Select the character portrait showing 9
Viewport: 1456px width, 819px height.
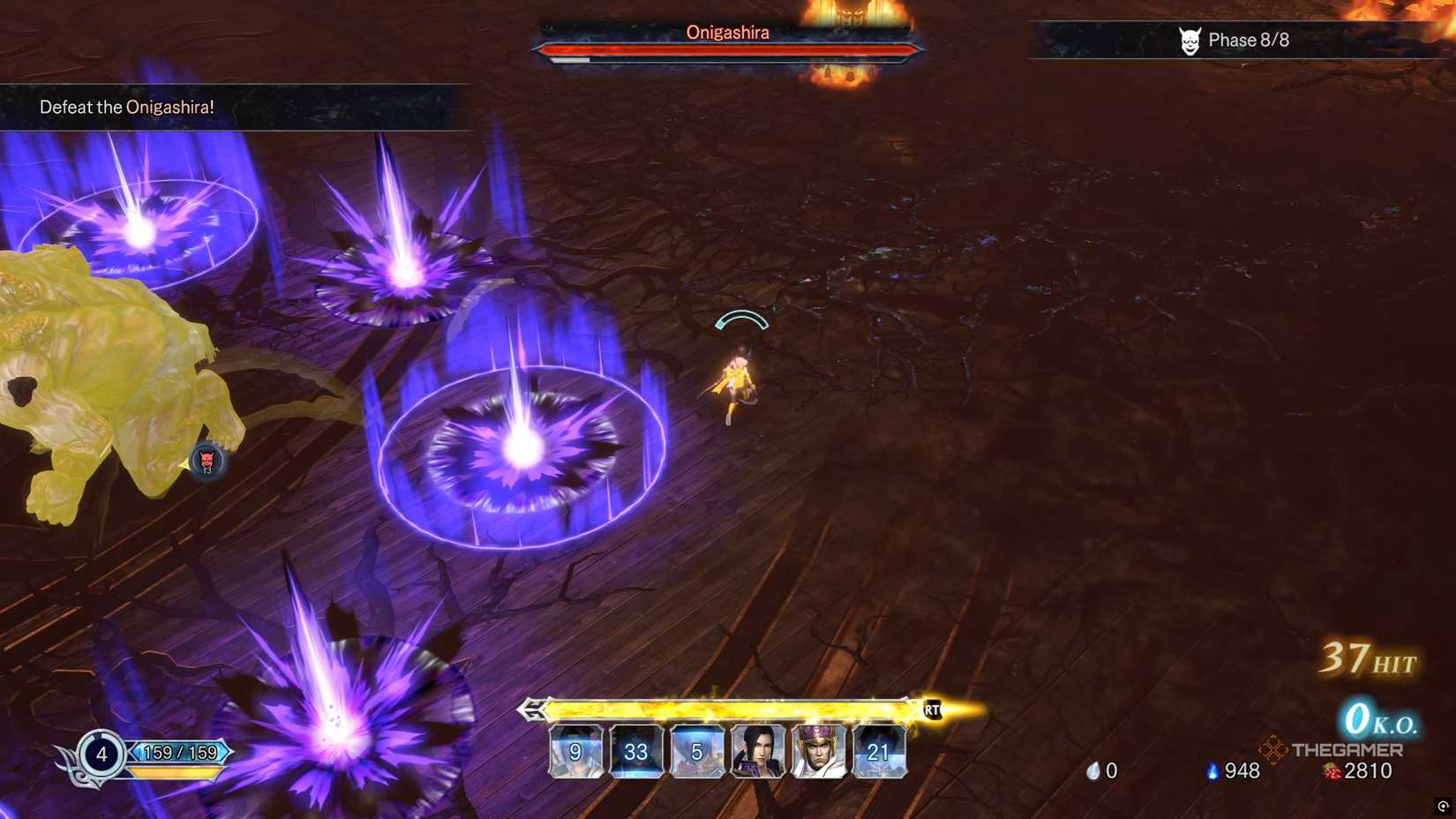coord(574,753)
